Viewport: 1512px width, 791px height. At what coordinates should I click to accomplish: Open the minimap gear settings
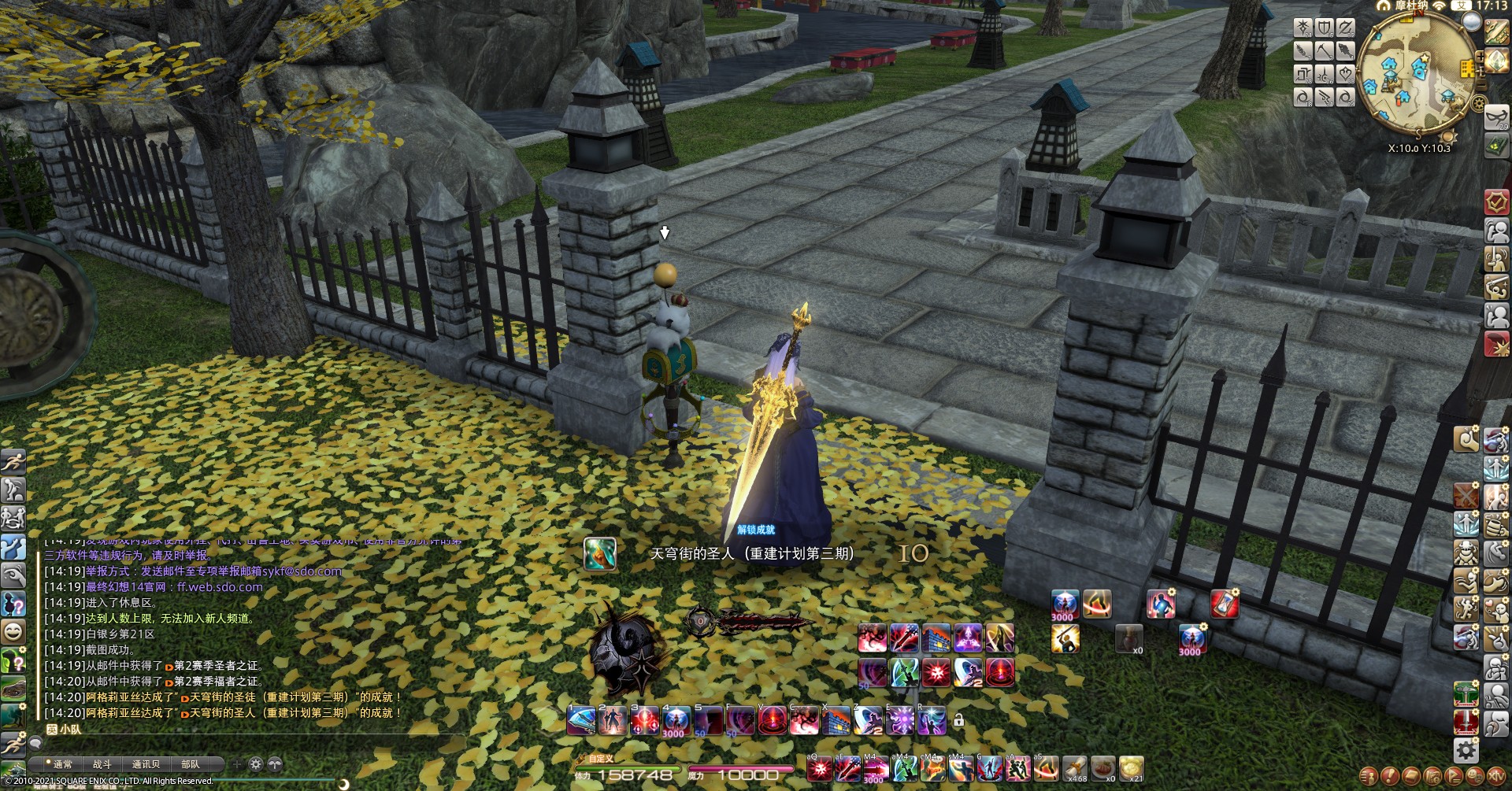coord(1480,103)
